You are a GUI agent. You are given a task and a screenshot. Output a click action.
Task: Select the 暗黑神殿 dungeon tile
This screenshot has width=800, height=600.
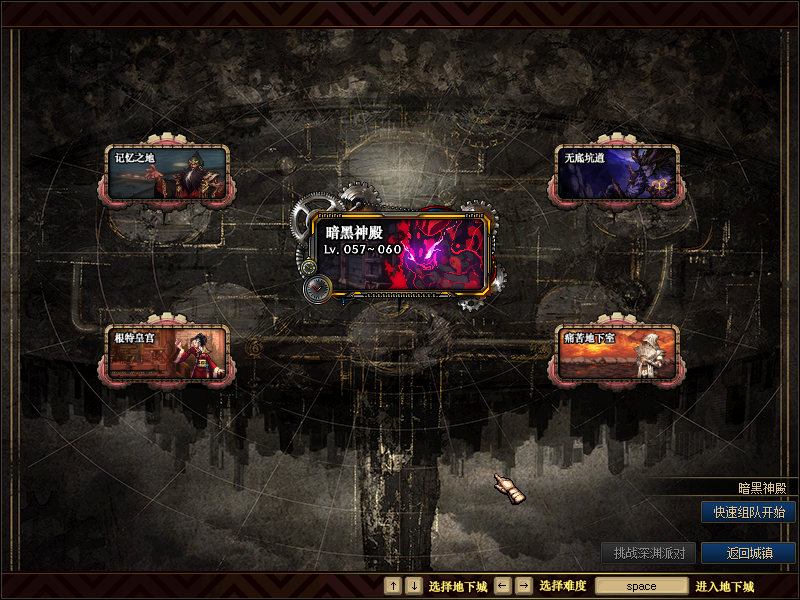(400, 255)
